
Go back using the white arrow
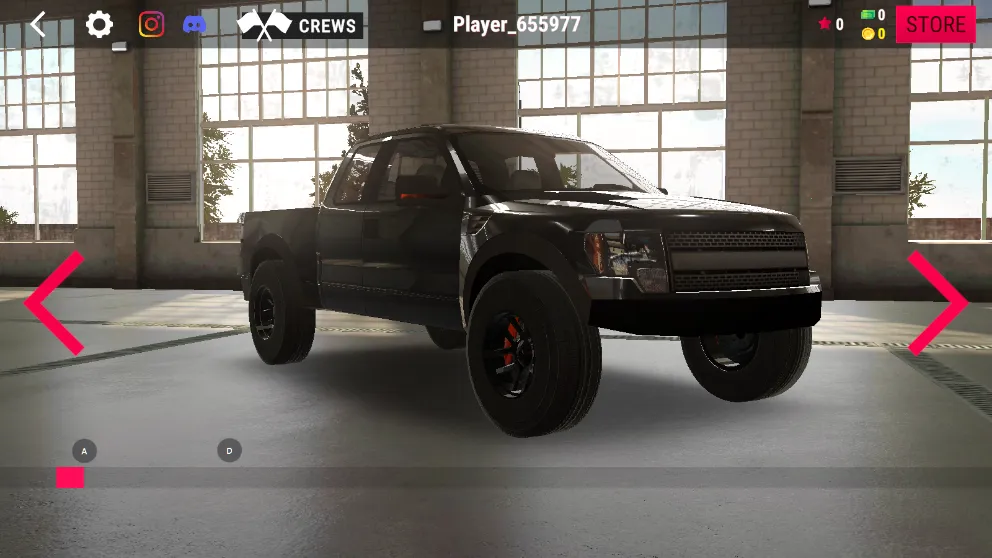[38, 24]
